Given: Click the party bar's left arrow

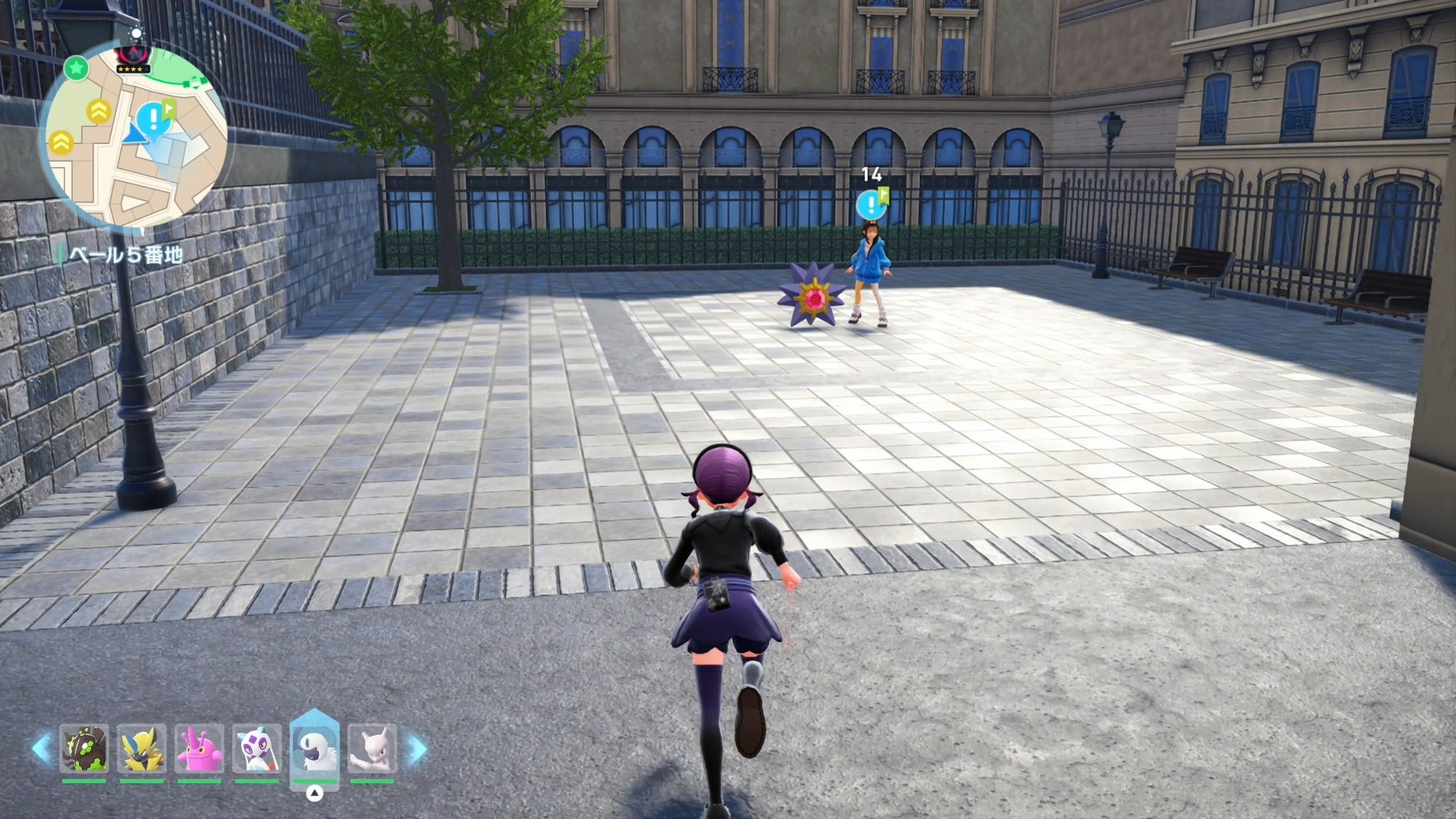Looking at the screenshot, I should (x=41, y=748).
